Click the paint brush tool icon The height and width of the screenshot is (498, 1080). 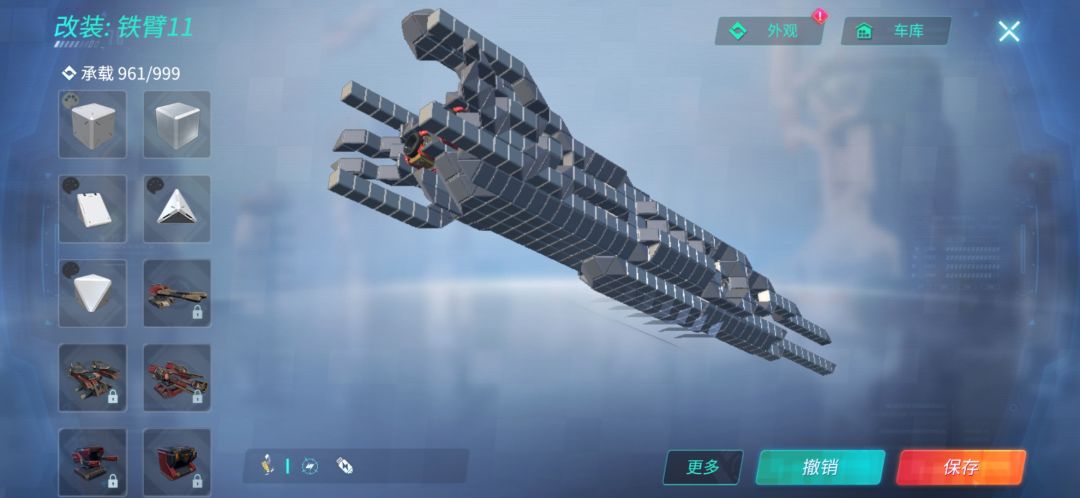[268, 465]
